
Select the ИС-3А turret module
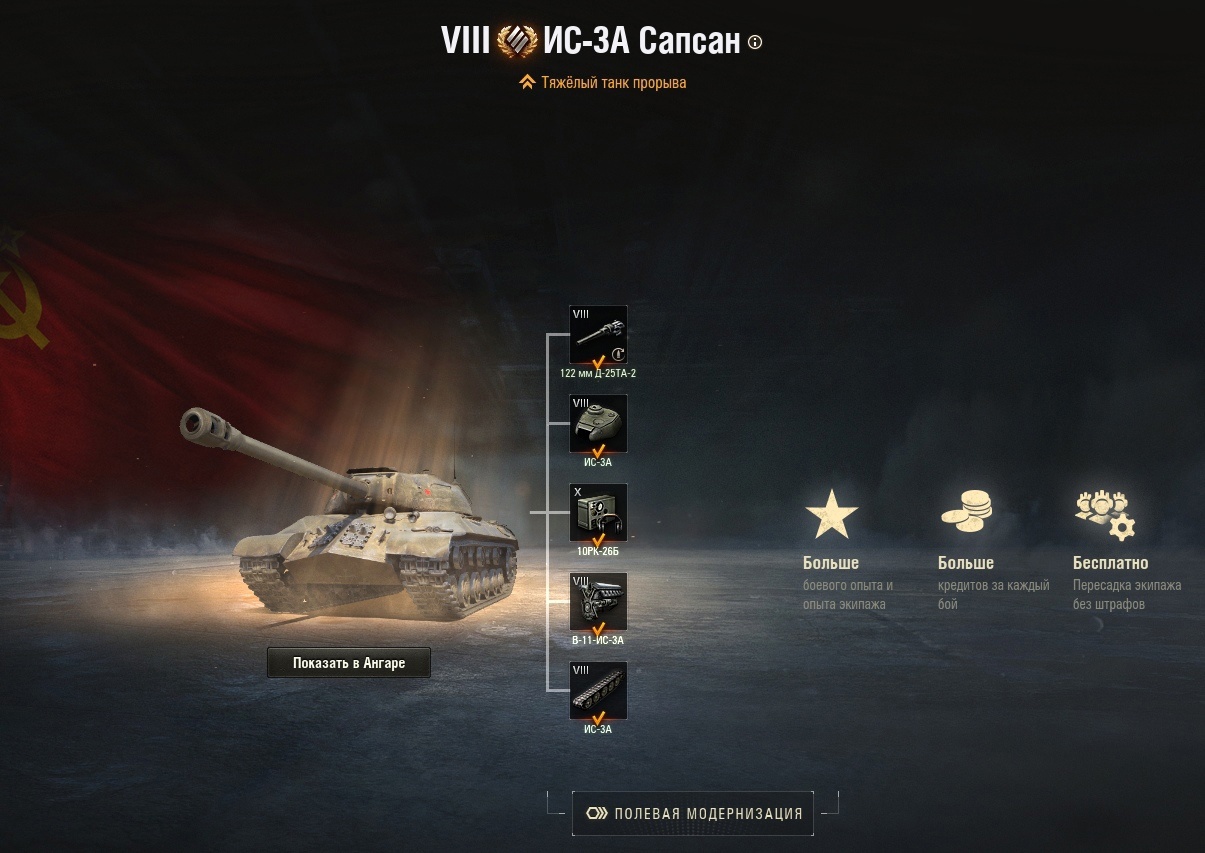point(598,424)
